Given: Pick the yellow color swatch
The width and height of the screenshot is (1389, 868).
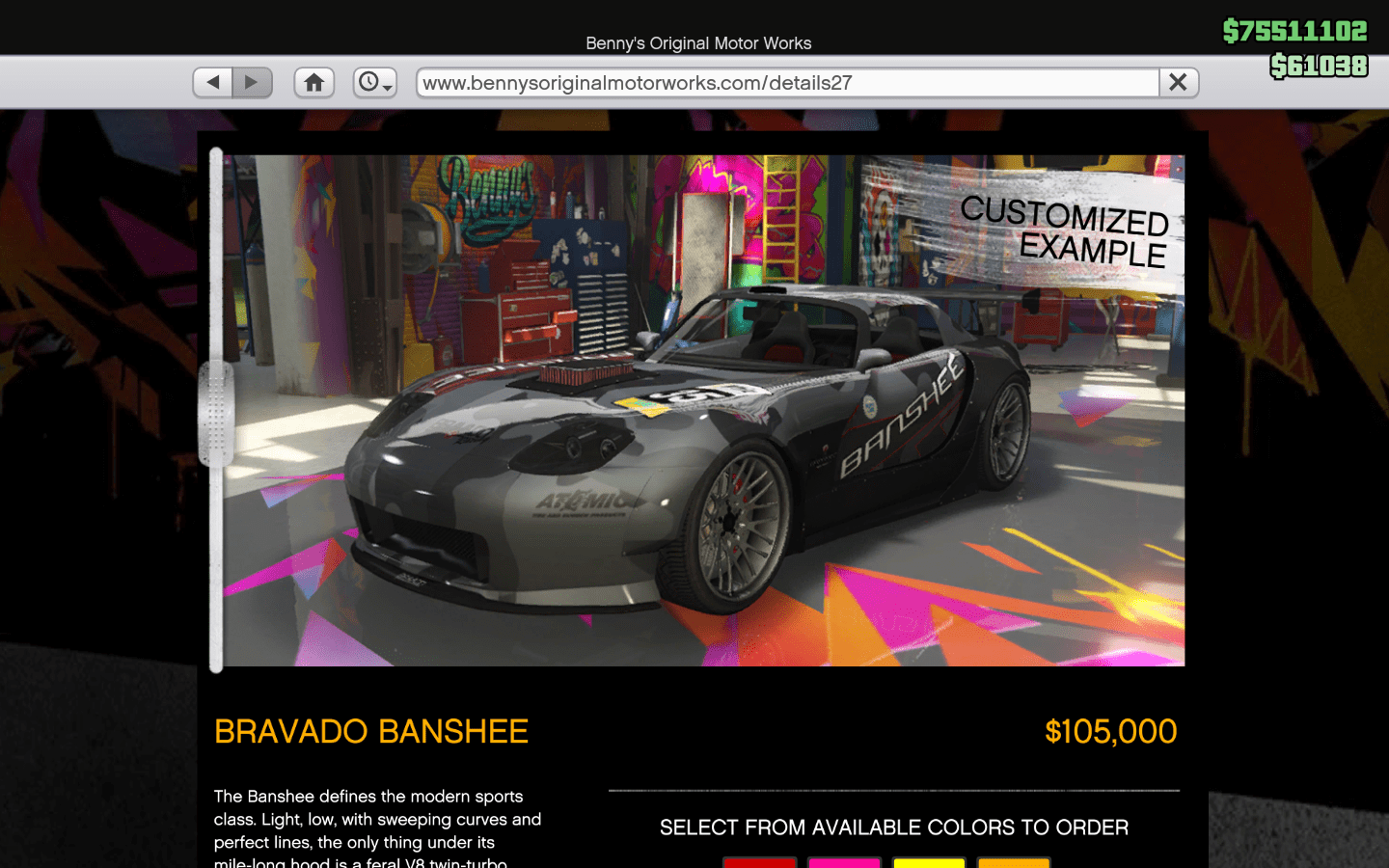Looking at the screenshot, I should click(929, 861).
